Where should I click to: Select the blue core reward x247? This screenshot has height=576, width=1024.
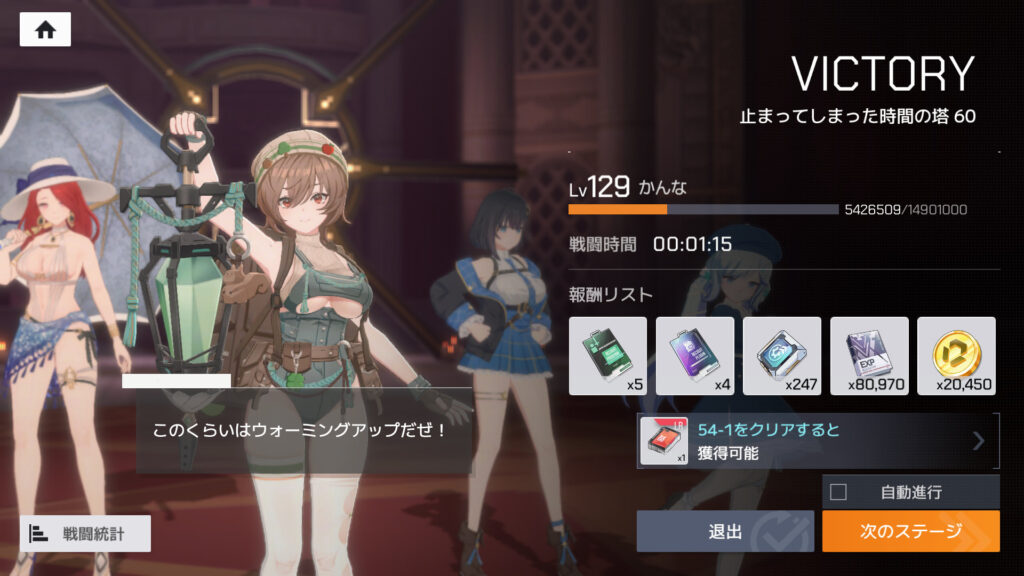point(782,356)
